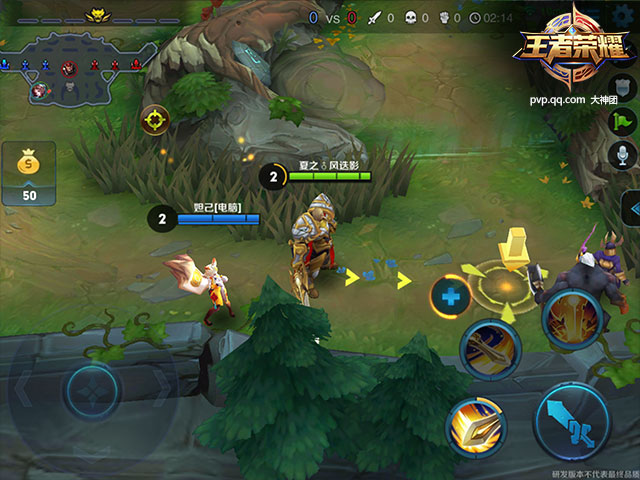Toggle the microphone voice chat

pos(623,155)
